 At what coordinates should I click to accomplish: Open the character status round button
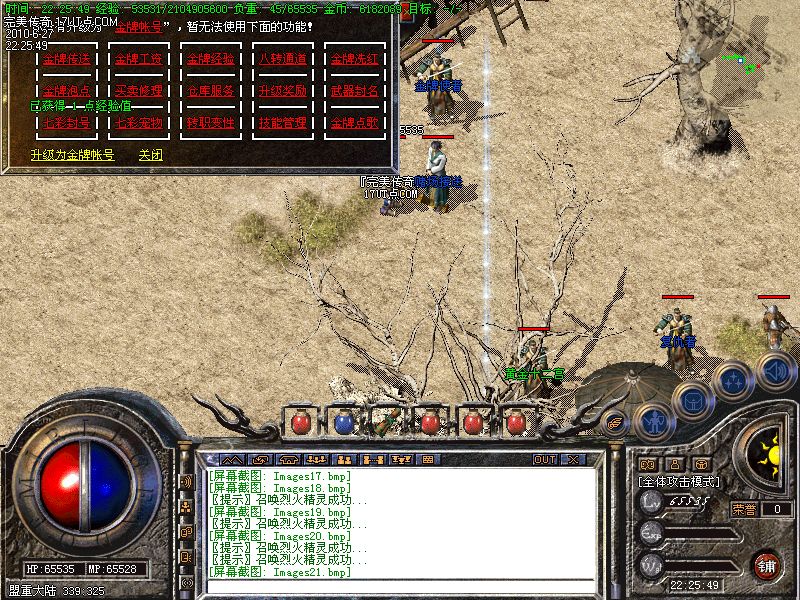coord(653,420)
